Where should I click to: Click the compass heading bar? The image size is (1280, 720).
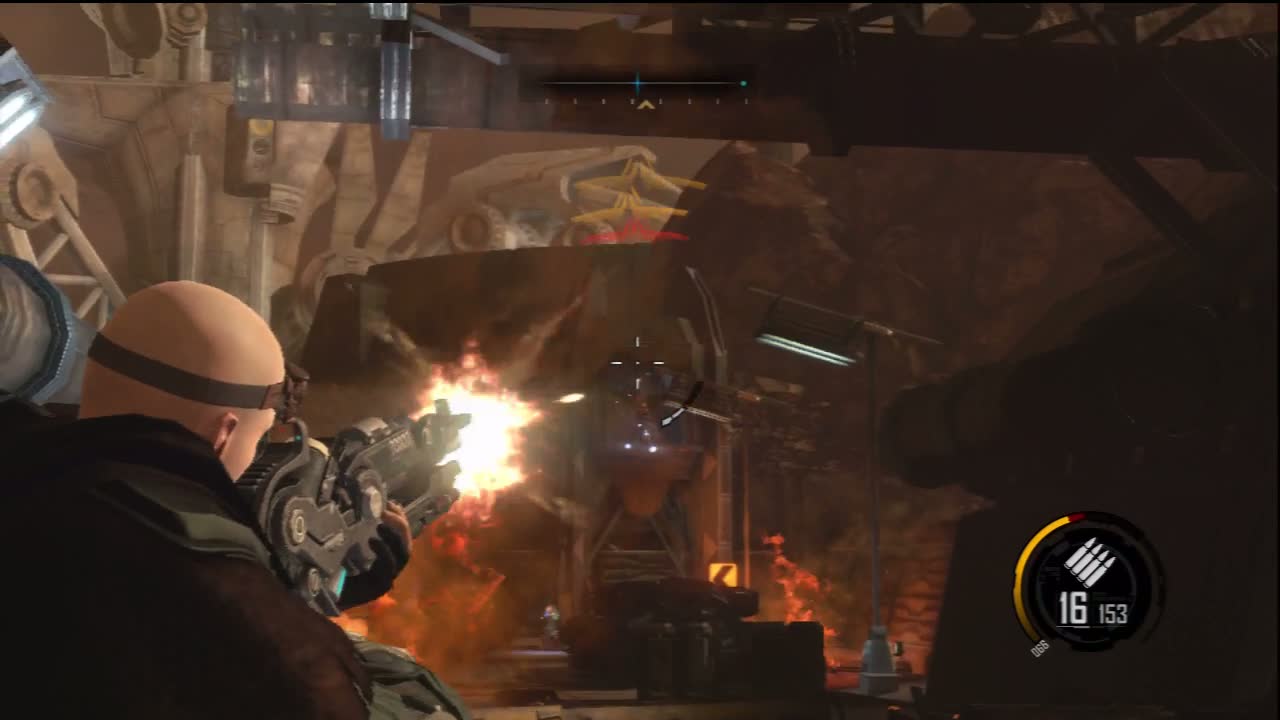tap(645, 85)
